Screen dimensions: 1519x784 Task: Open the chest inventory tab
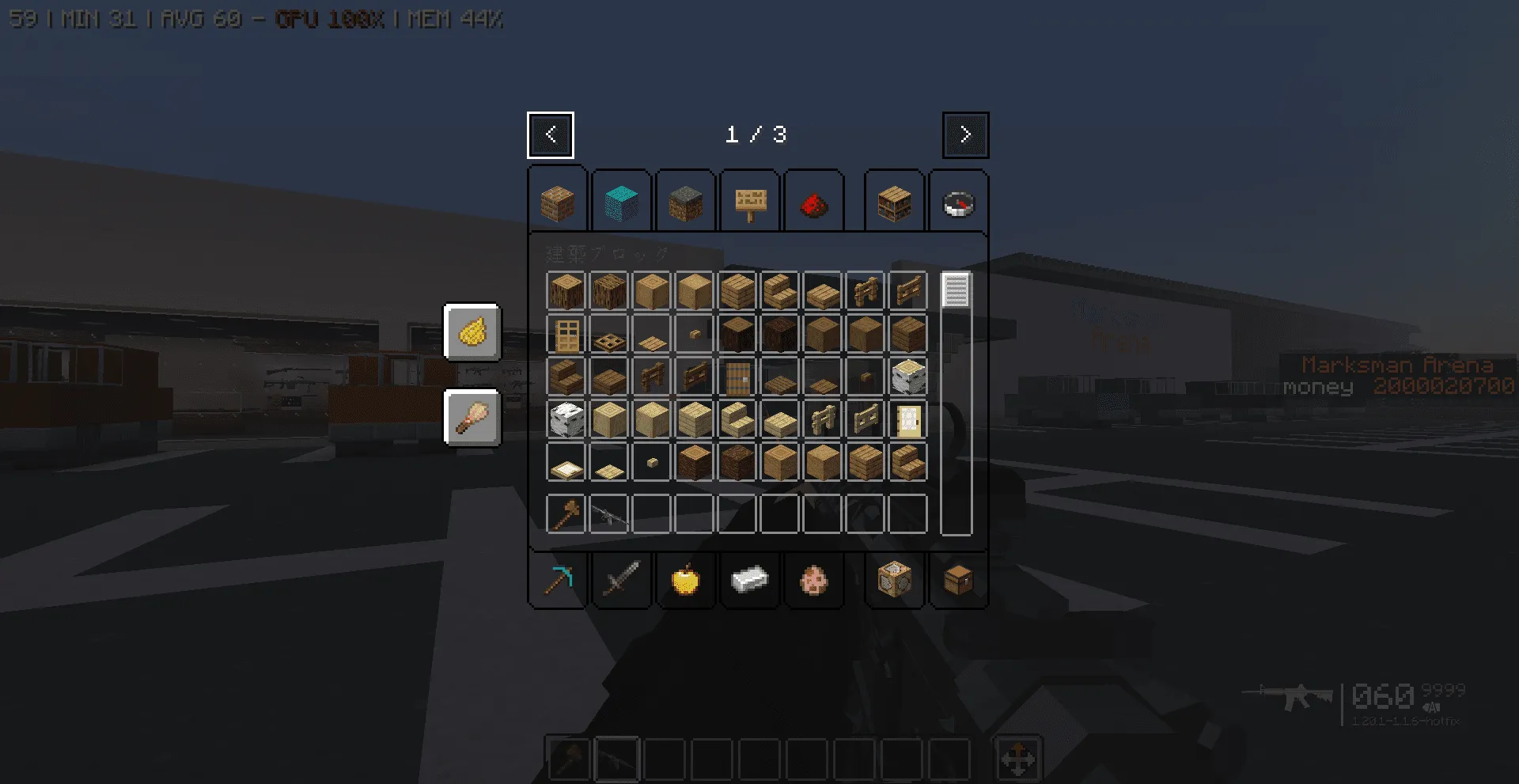pos(958,581)
